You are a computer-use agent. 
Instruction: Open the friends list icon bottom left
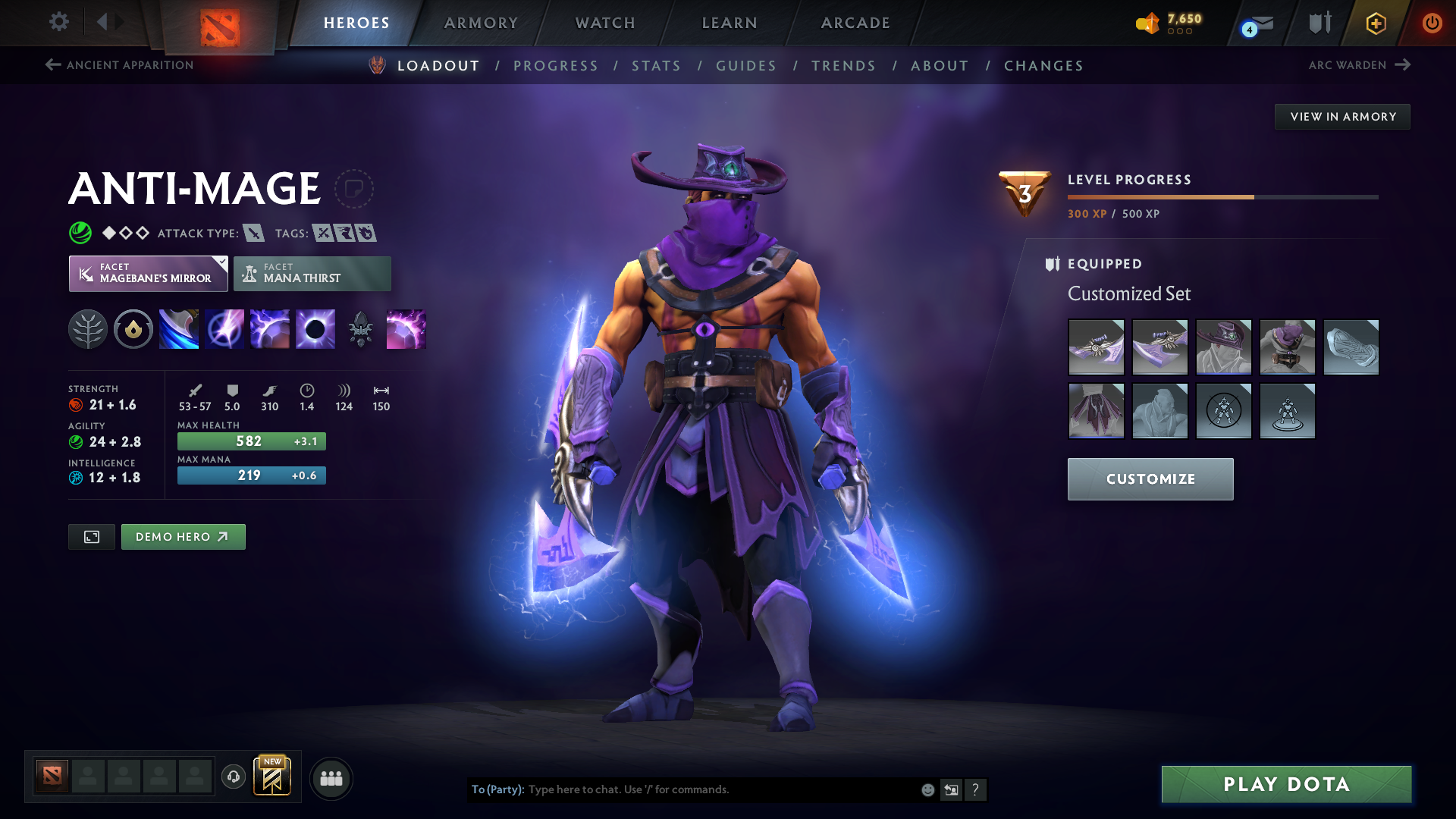331,778
